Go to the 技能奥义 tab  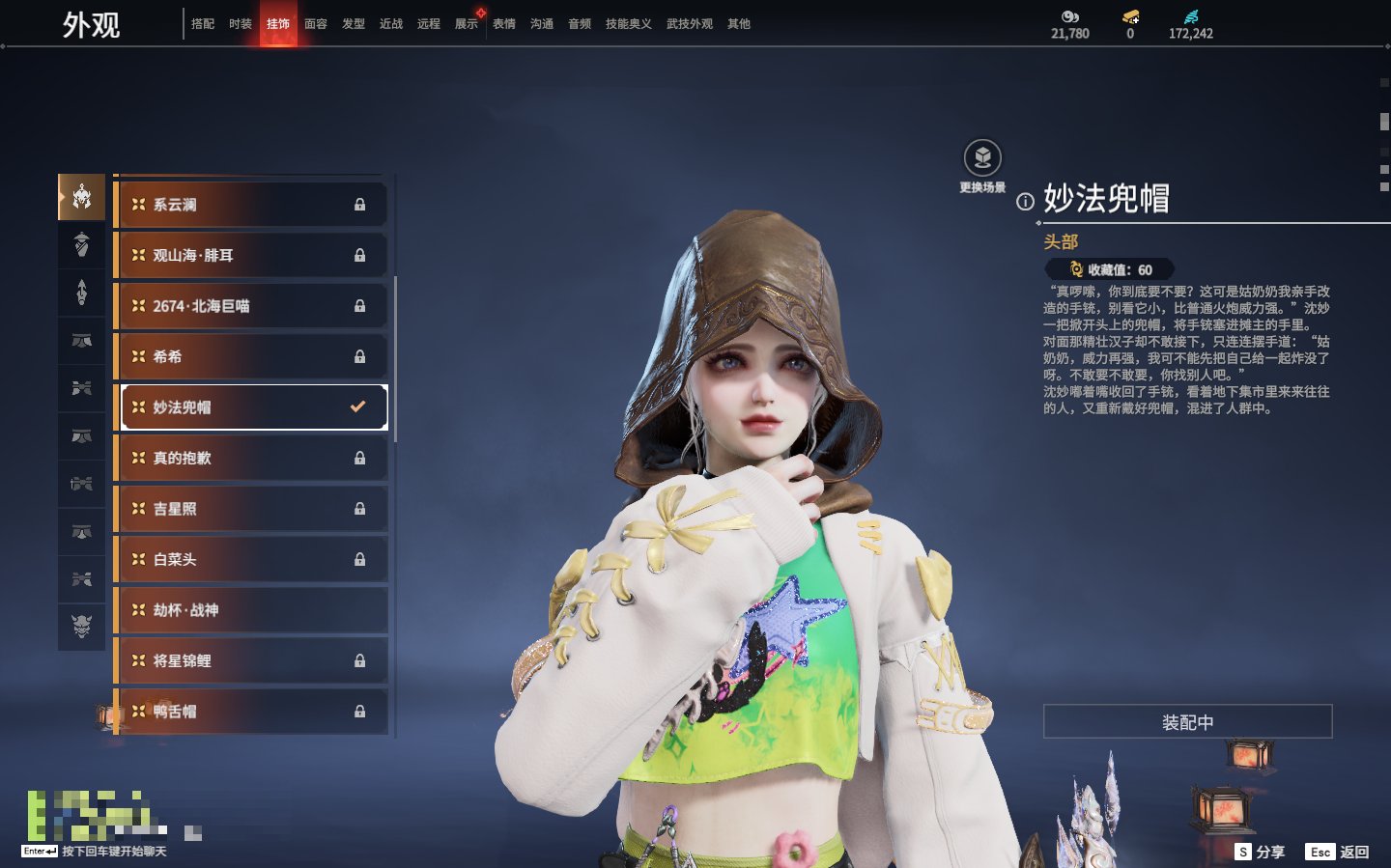[628, 24]
